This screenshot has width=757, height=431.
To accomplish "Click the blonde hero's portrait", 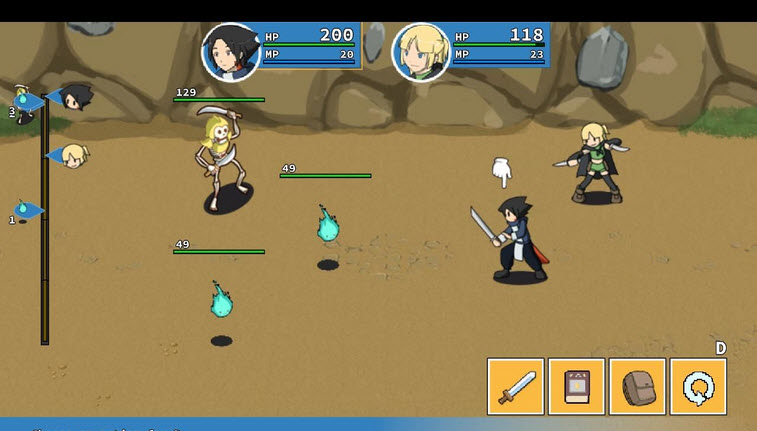I will [421, 52].
